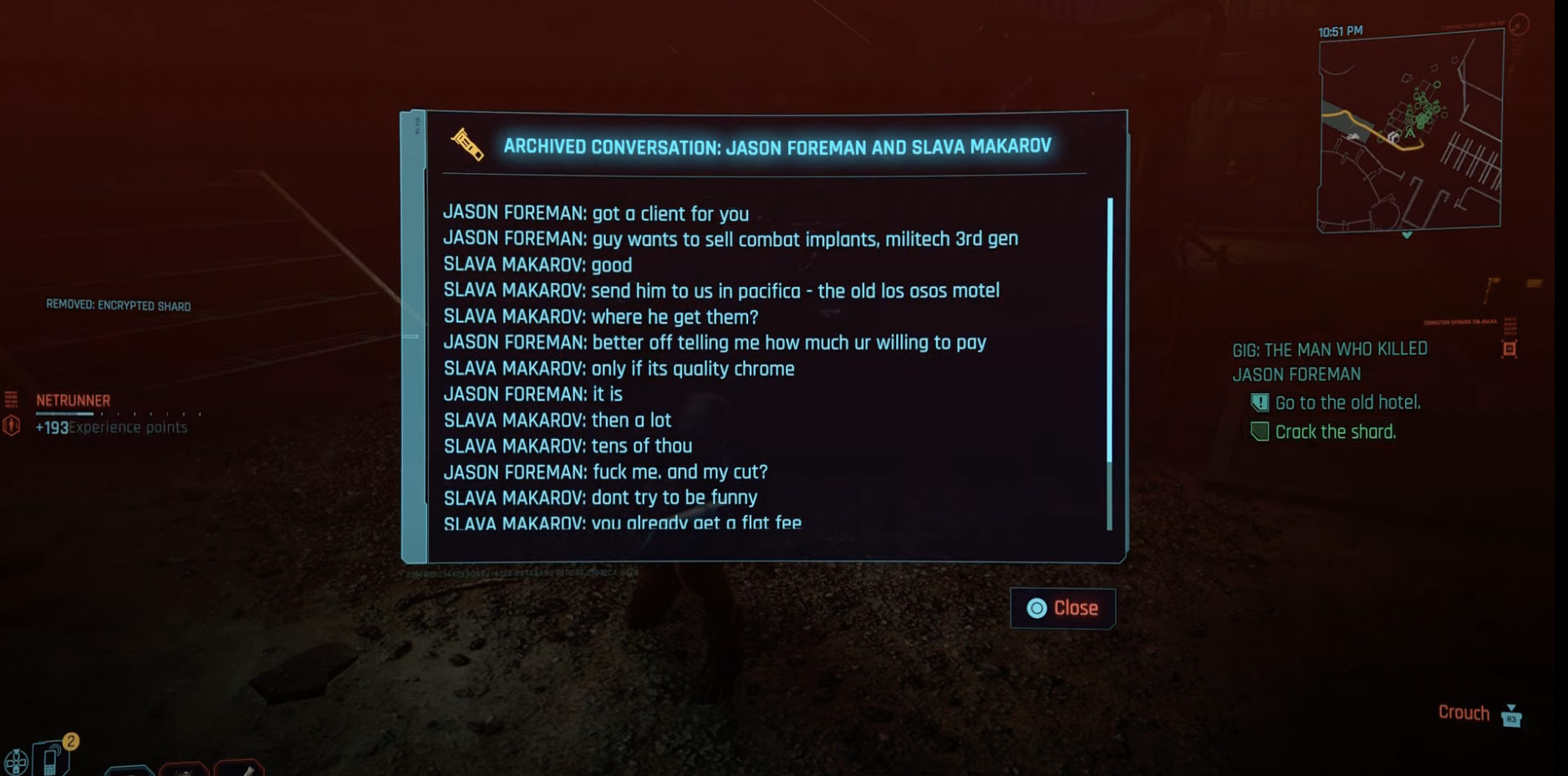
Task: Click the red pistol weapon slot icon
Action: 182,769
